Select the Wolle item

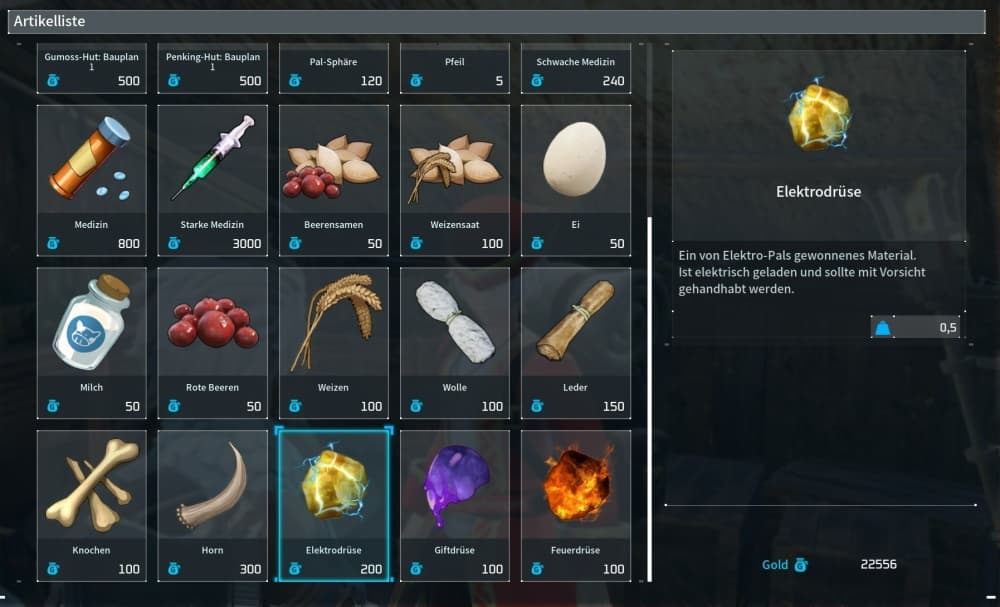(x=455, y=340)
